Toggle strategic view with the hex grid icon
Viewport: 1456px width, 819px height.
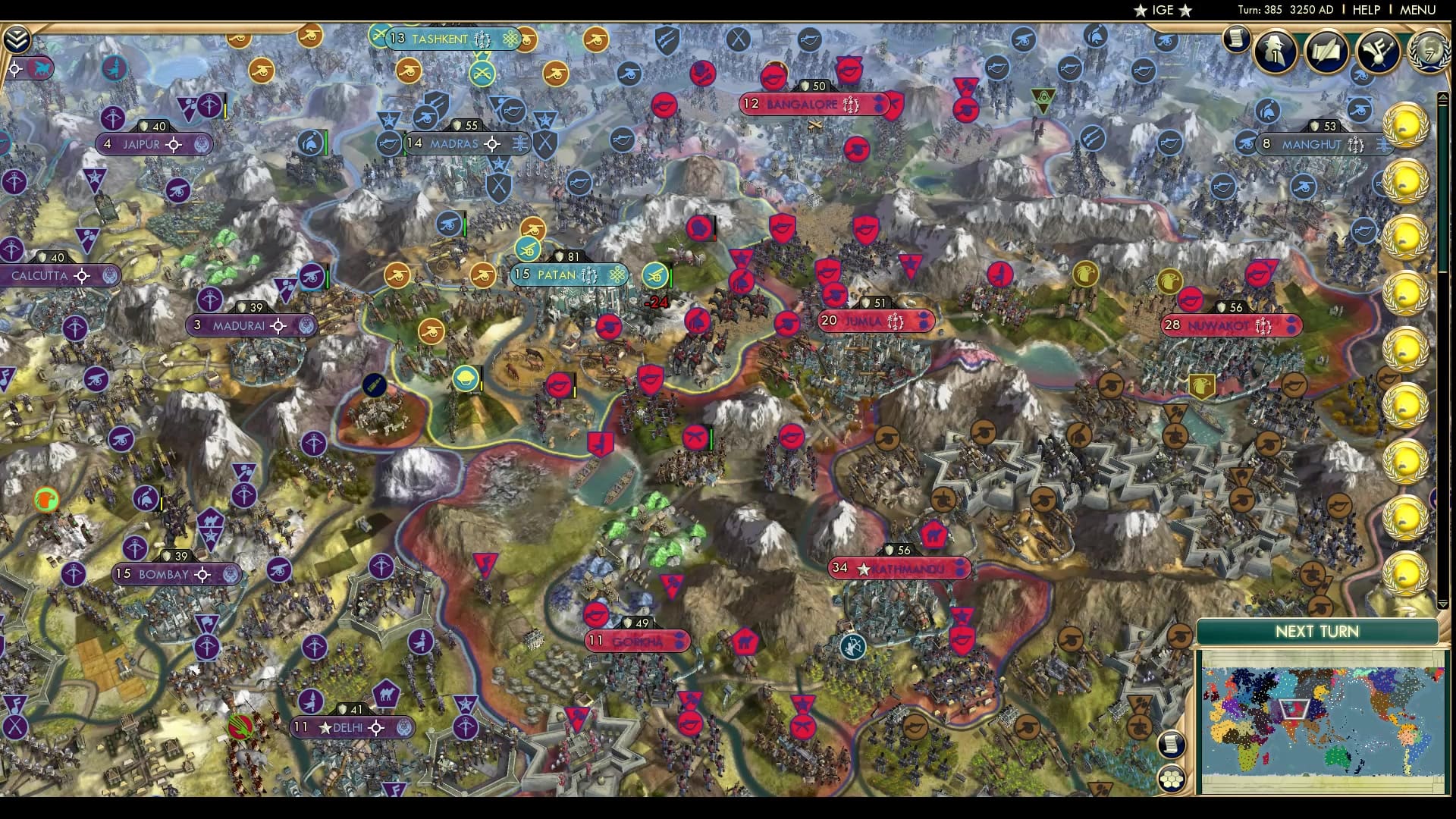1172,780
